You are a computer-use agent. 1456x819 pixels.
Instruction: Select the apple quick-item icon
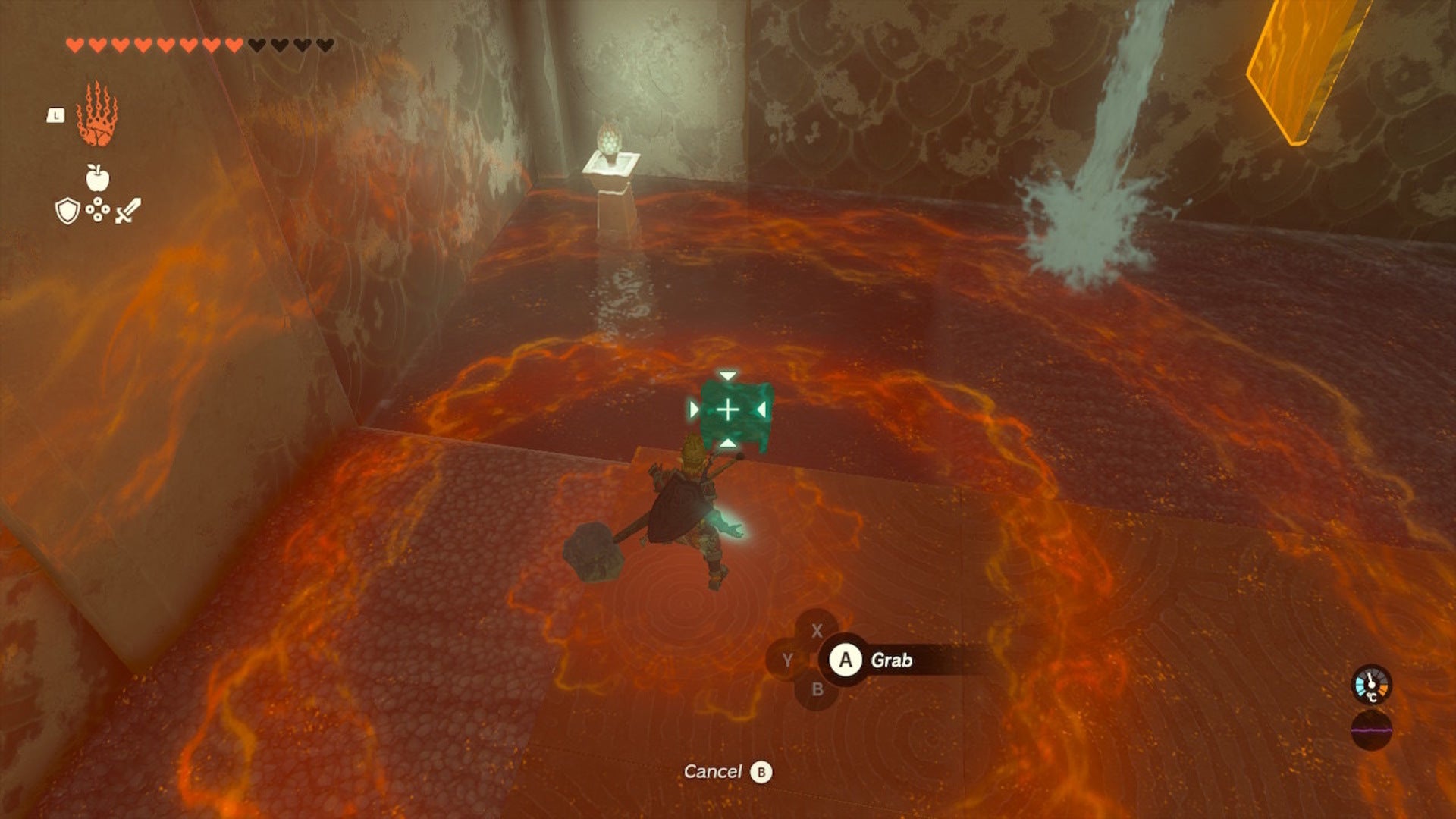pyautogui.click(x=97, y=178)
